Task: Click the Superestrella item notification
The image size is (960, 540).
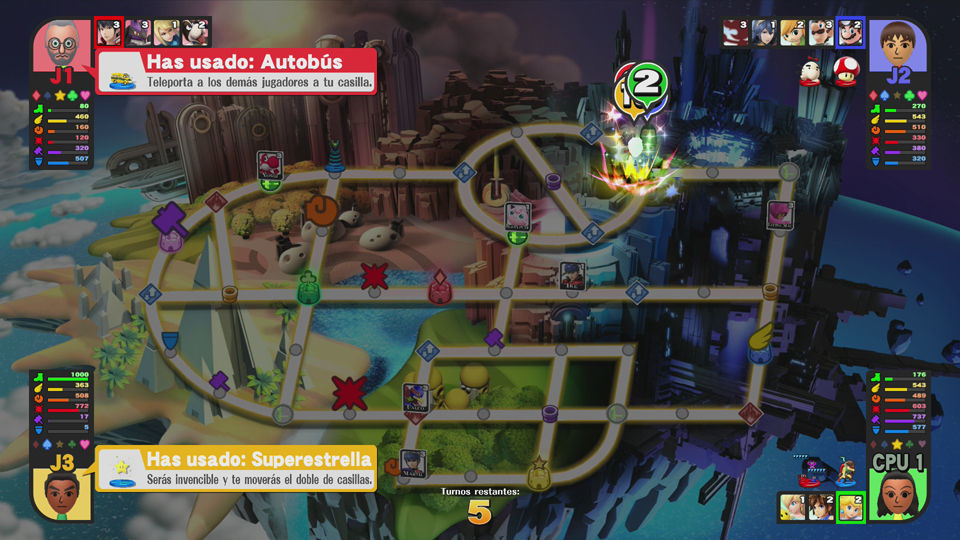Action: click(x=236, y=469)
